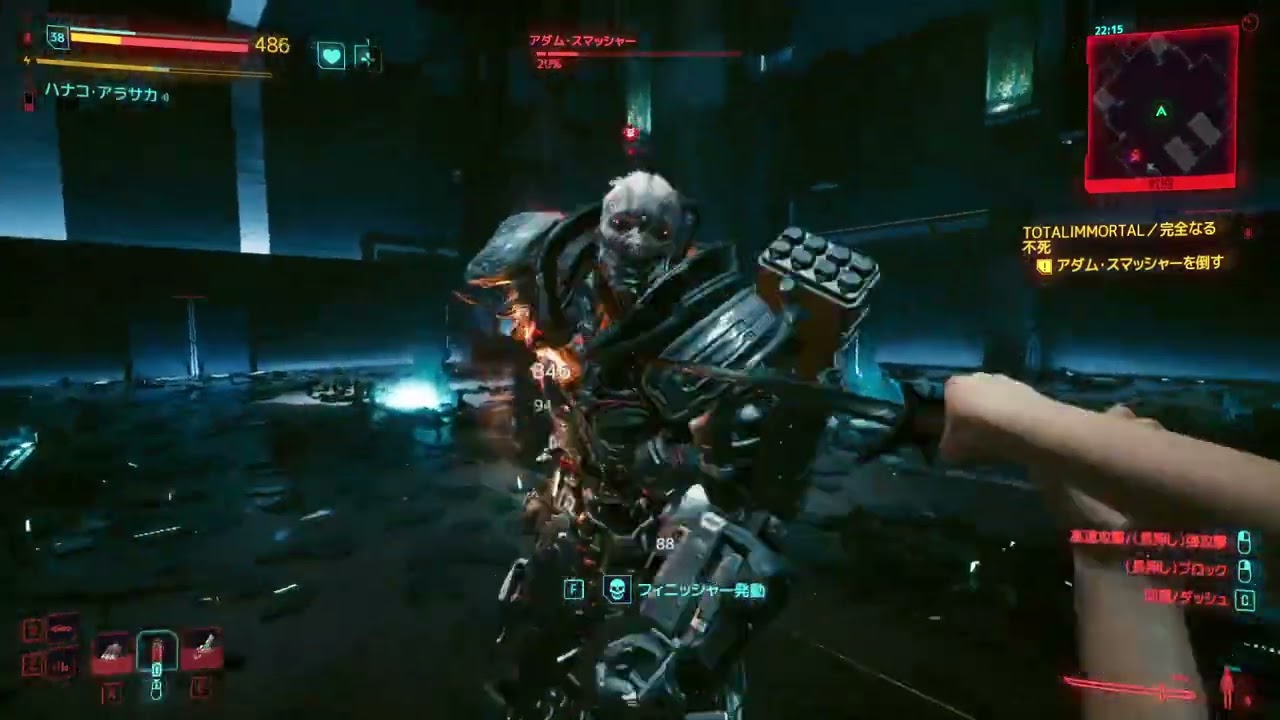The height and width of the screenshot is (720, 1280).
Task: Click the equipped katana weapon icon
Action: [x=1130, y=688]
